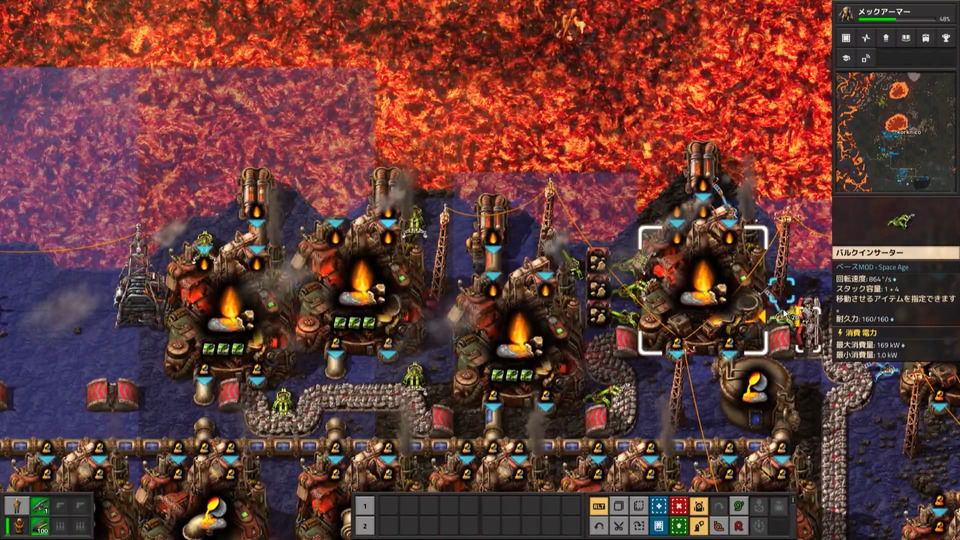The image size is (960, 540).
Task: Toggle the personal roboport robot button
Action: [699, 506]
